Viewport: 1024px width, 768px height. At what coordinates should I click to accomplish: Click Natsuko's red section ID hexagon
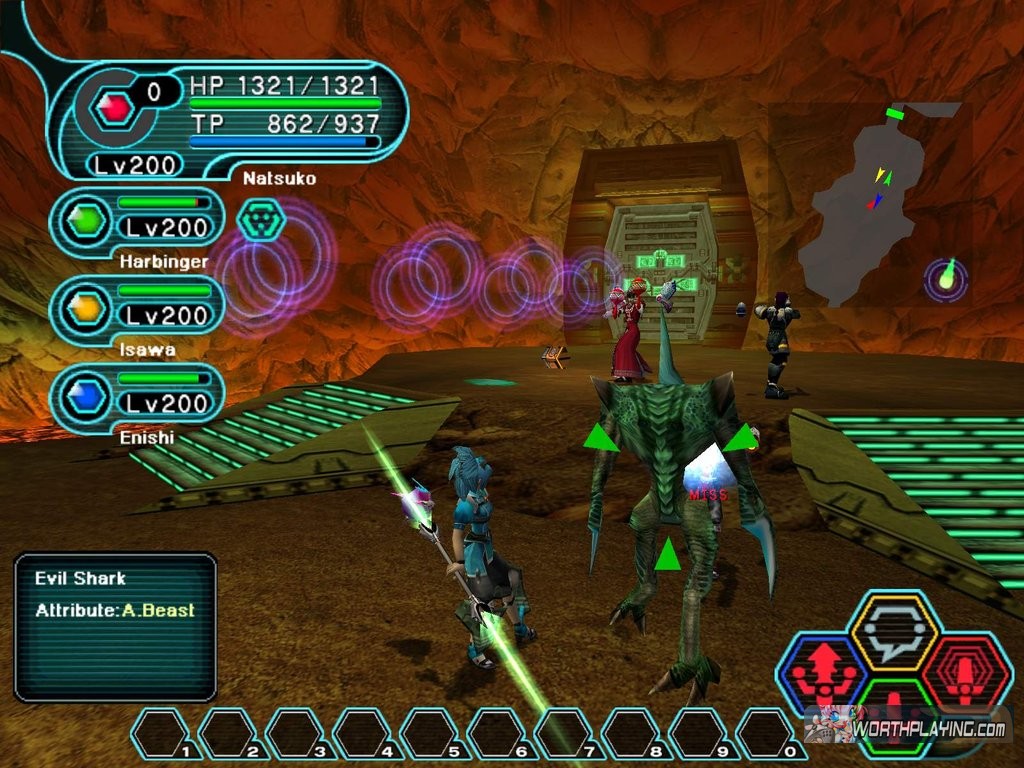click(117, 107)
